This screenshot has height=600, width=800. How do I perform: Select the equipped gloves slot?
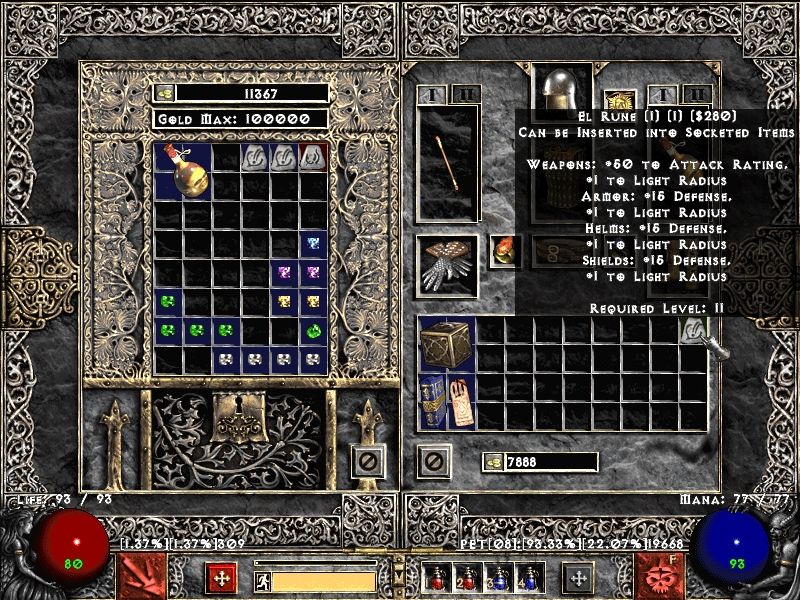[447, 265]
